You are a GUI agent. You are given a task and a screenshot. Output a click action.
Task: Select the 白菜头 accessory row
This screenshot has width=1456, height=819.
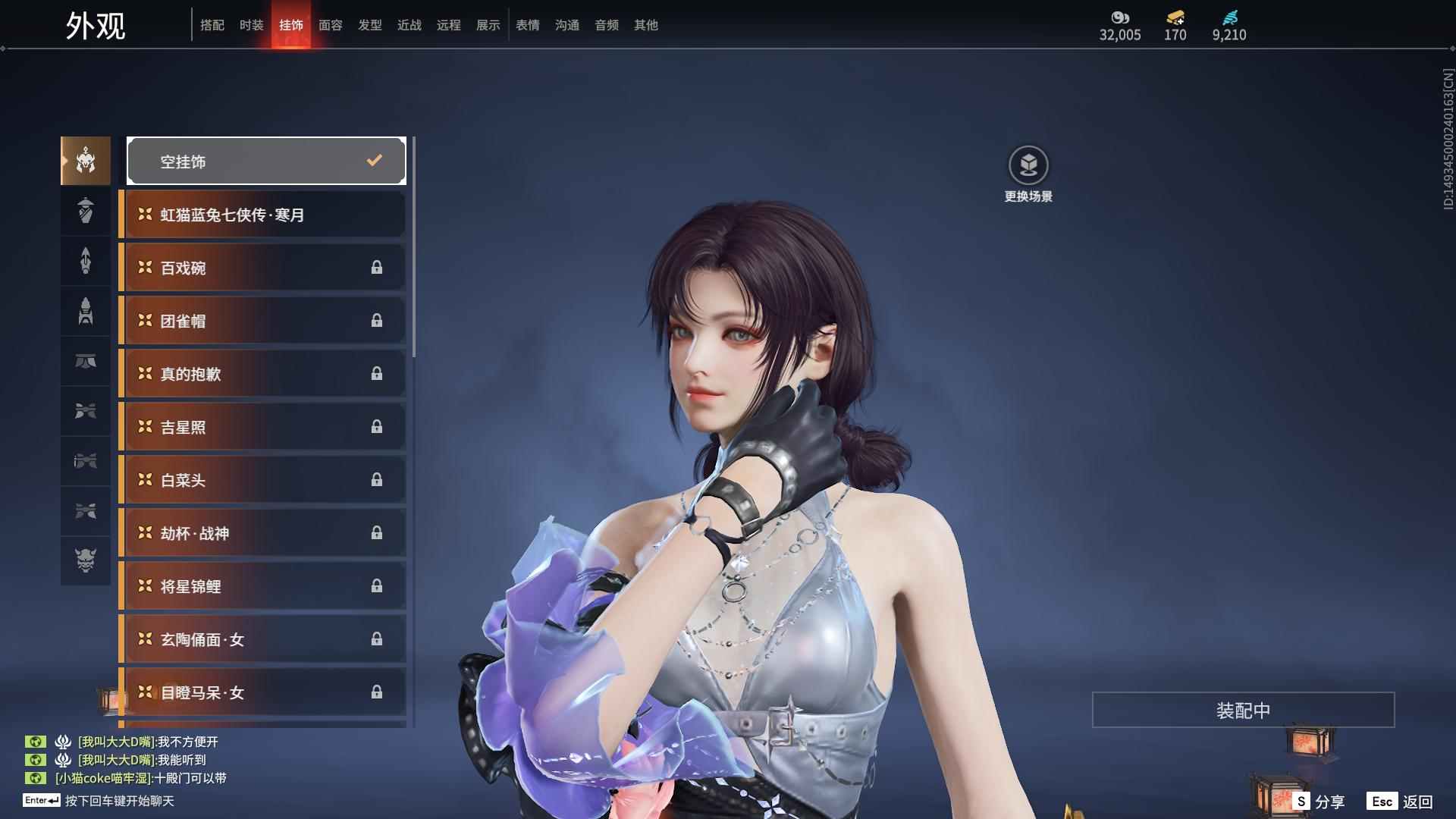[x=262, y=480]
